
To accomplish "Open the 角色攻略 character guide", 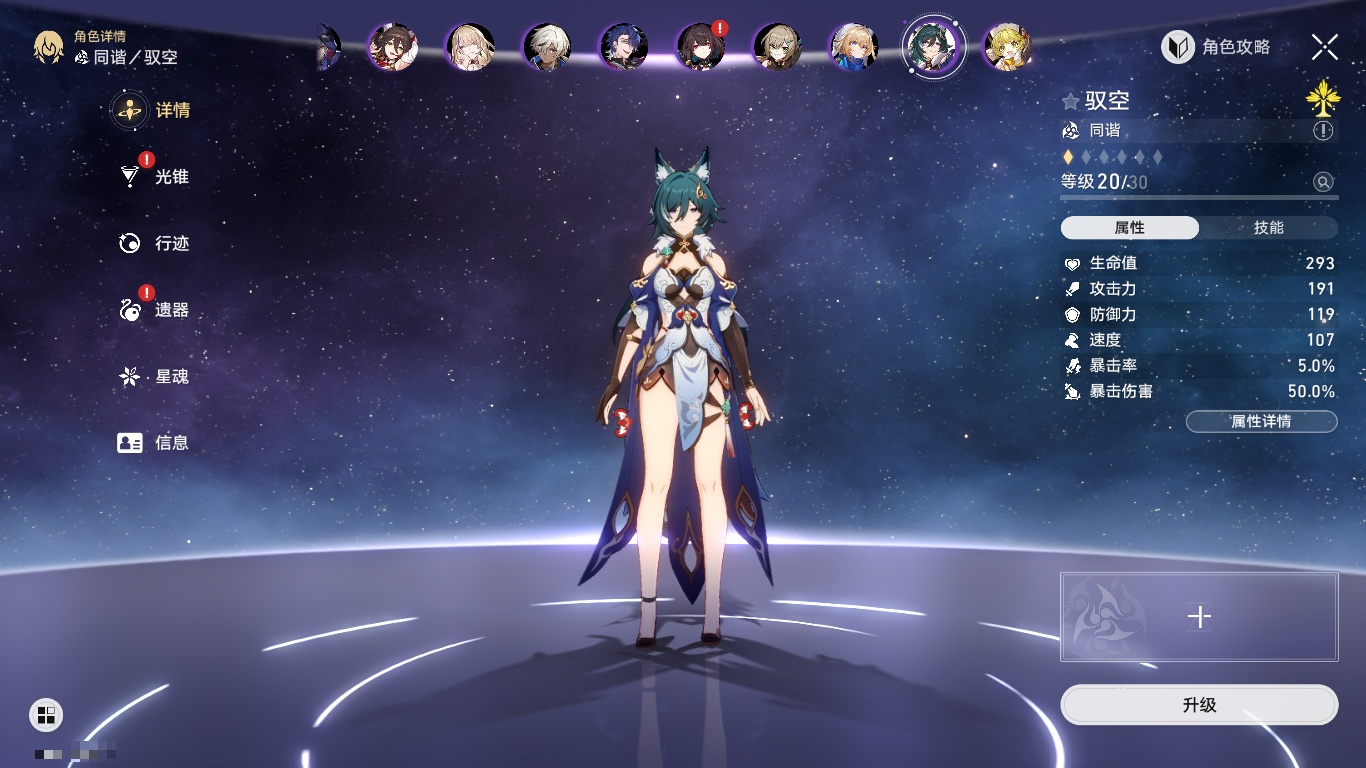I will point(1216,47).
